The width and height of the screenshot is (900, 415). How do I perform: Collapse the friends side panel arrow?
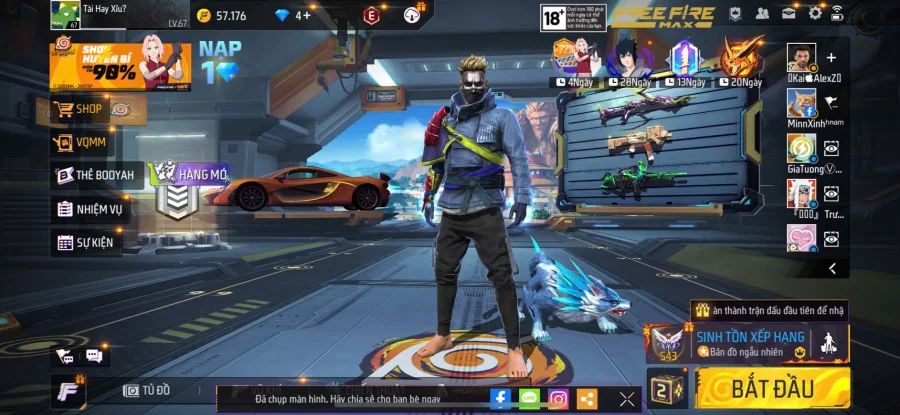(832, 268)
